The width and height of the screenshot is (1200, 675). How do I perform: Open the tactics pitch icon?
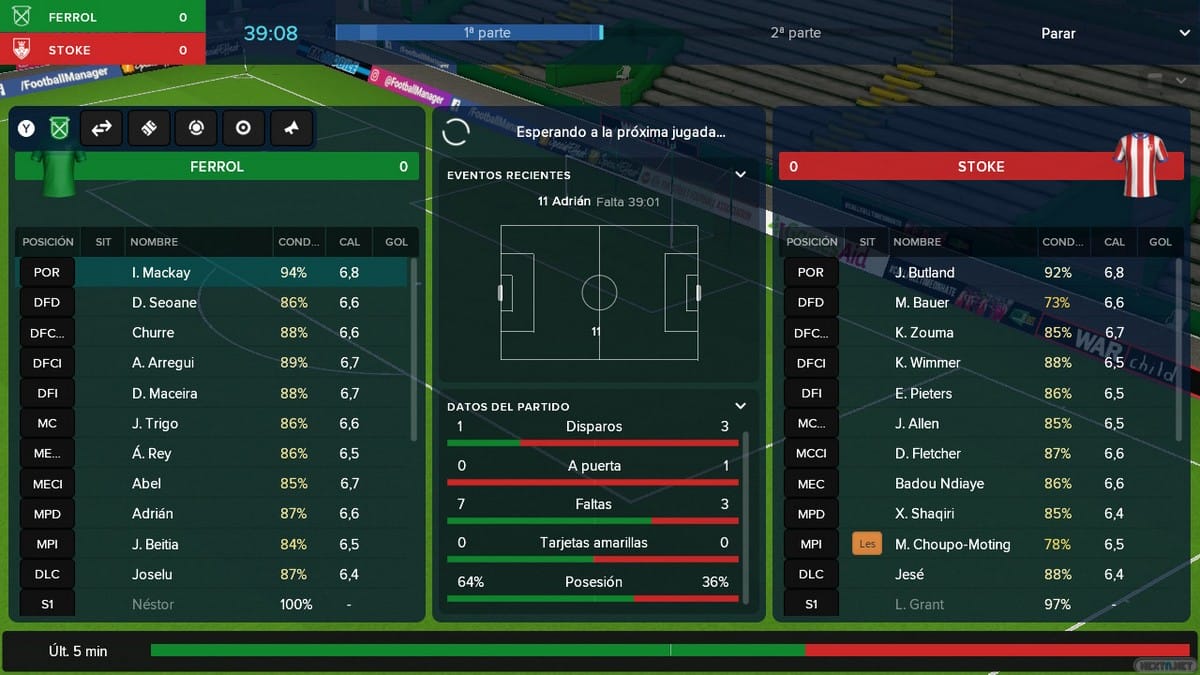[x=148, y=128]
